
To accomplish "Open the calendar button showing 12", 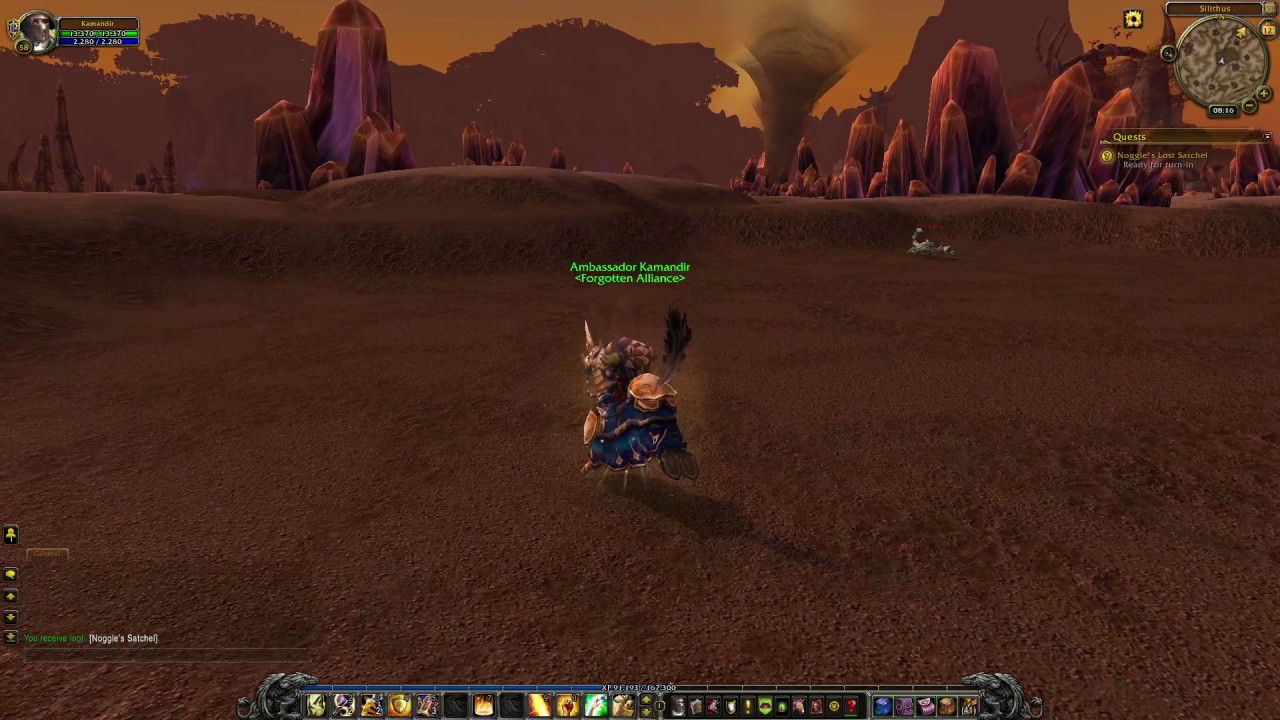I will pyautogui.click(x=1268, y=30).
